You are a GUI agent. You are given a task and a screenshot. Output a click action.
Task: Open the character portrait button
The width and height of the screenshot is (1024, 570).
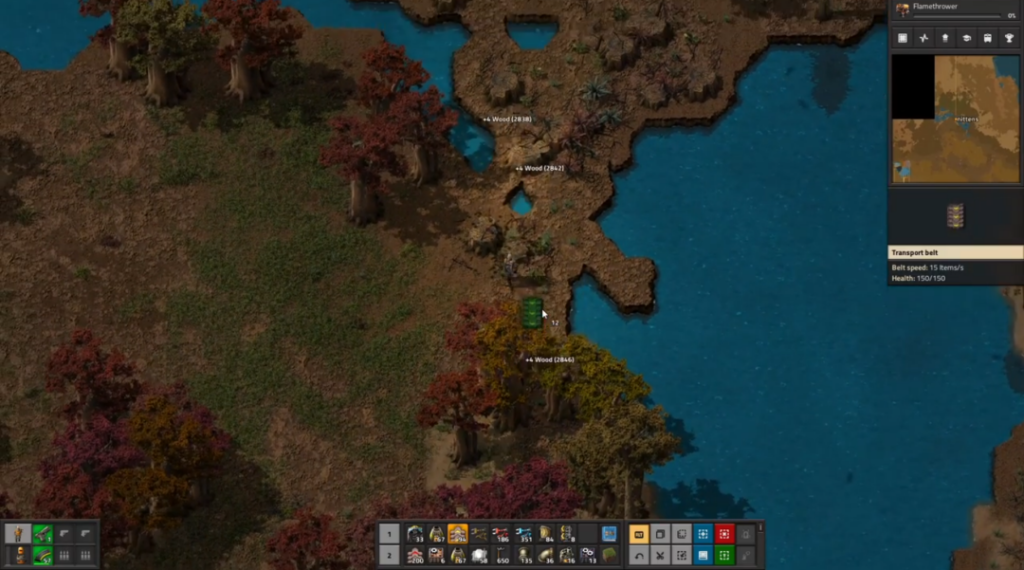[19, 534]
